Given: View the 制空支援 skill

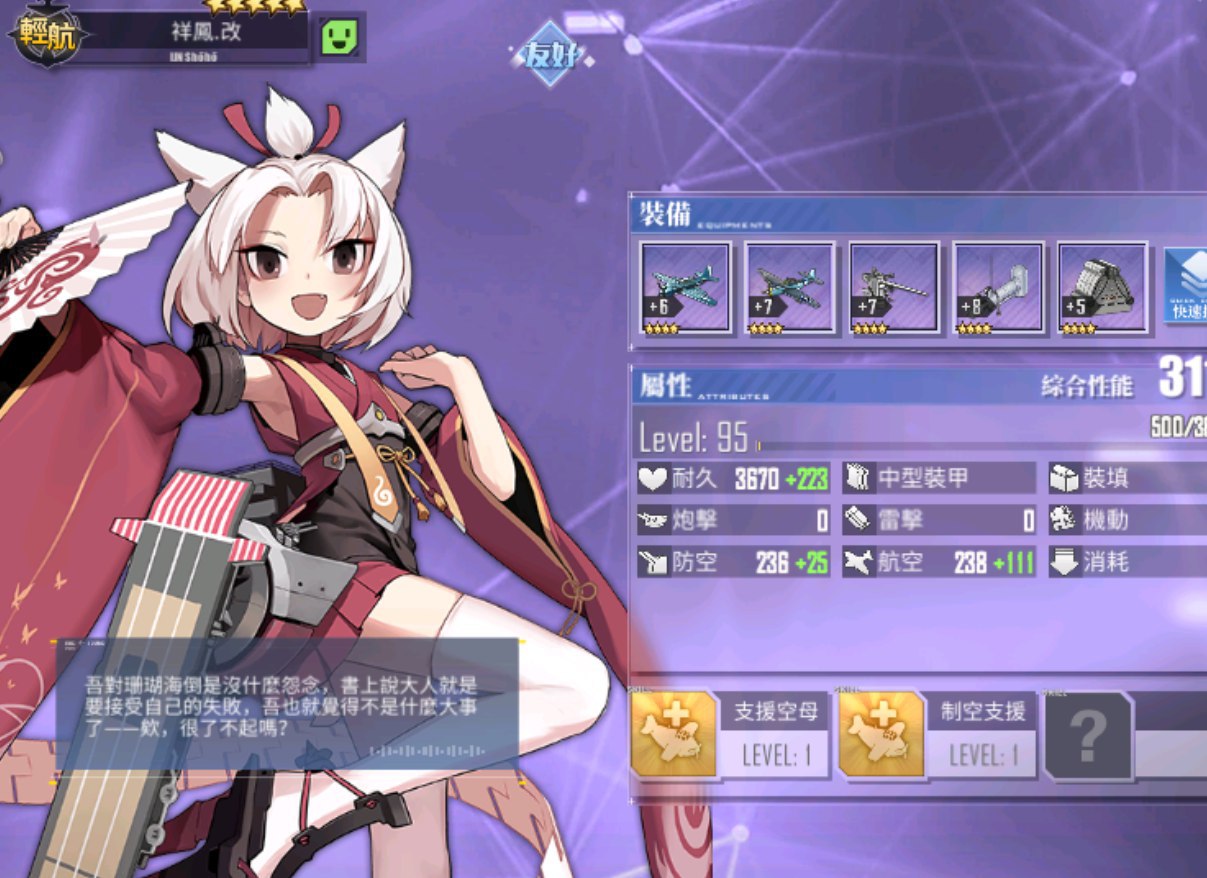Looking at the screenshot, I should (938, 735).
